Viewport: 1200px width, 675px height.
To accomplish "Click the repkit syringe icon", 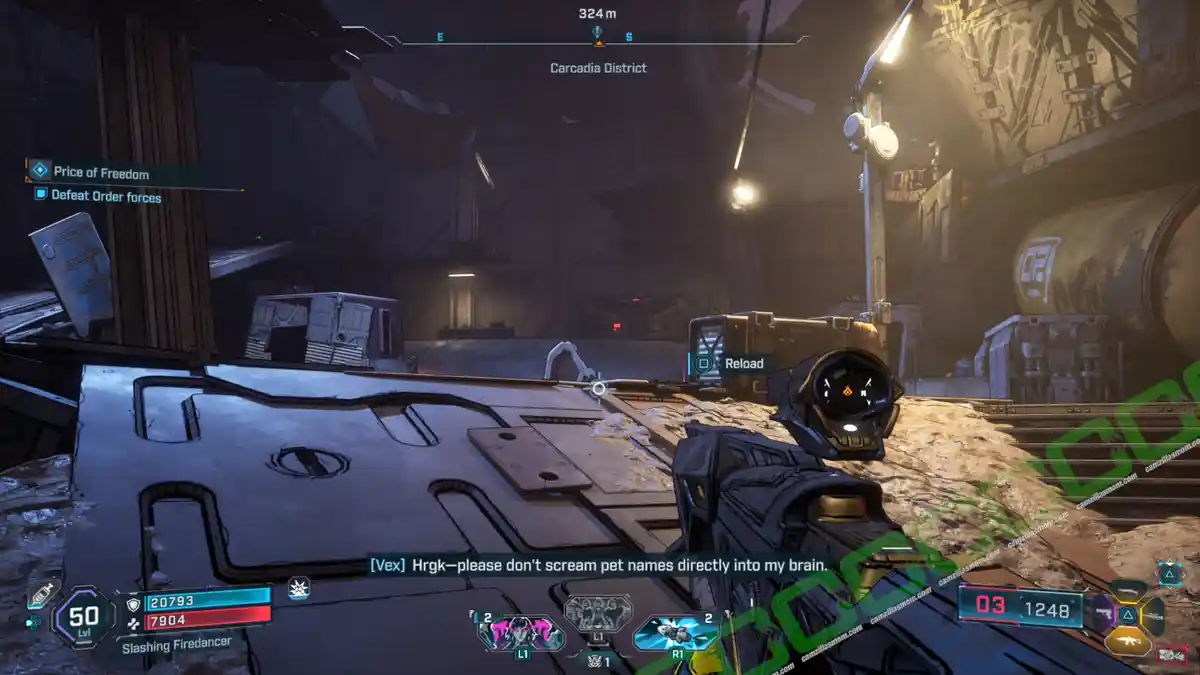I will coord(42,595).
